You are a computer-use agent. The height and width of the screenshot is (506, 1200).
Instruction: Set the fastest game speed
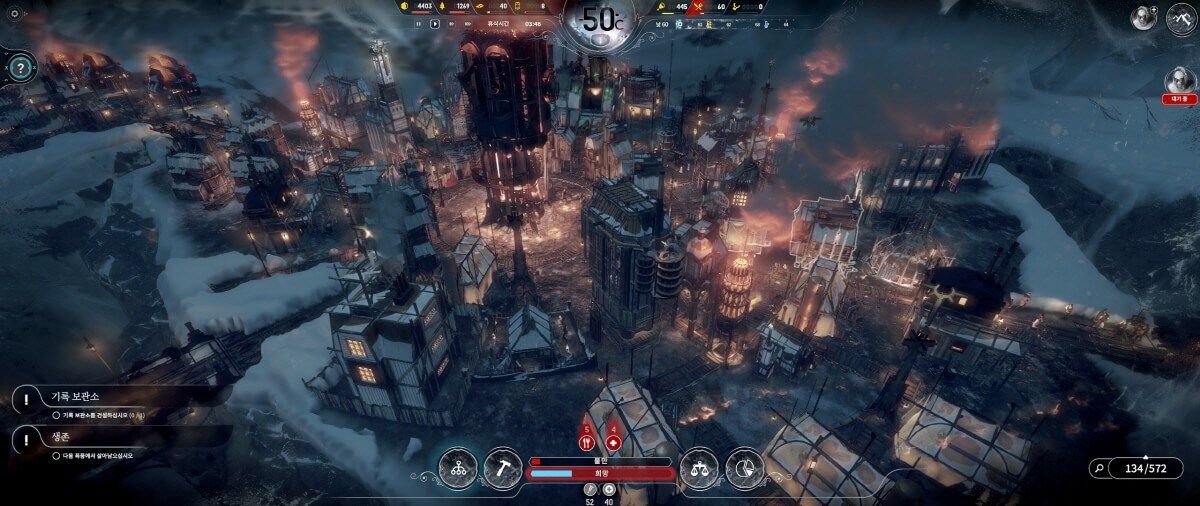tap(465, 23)
